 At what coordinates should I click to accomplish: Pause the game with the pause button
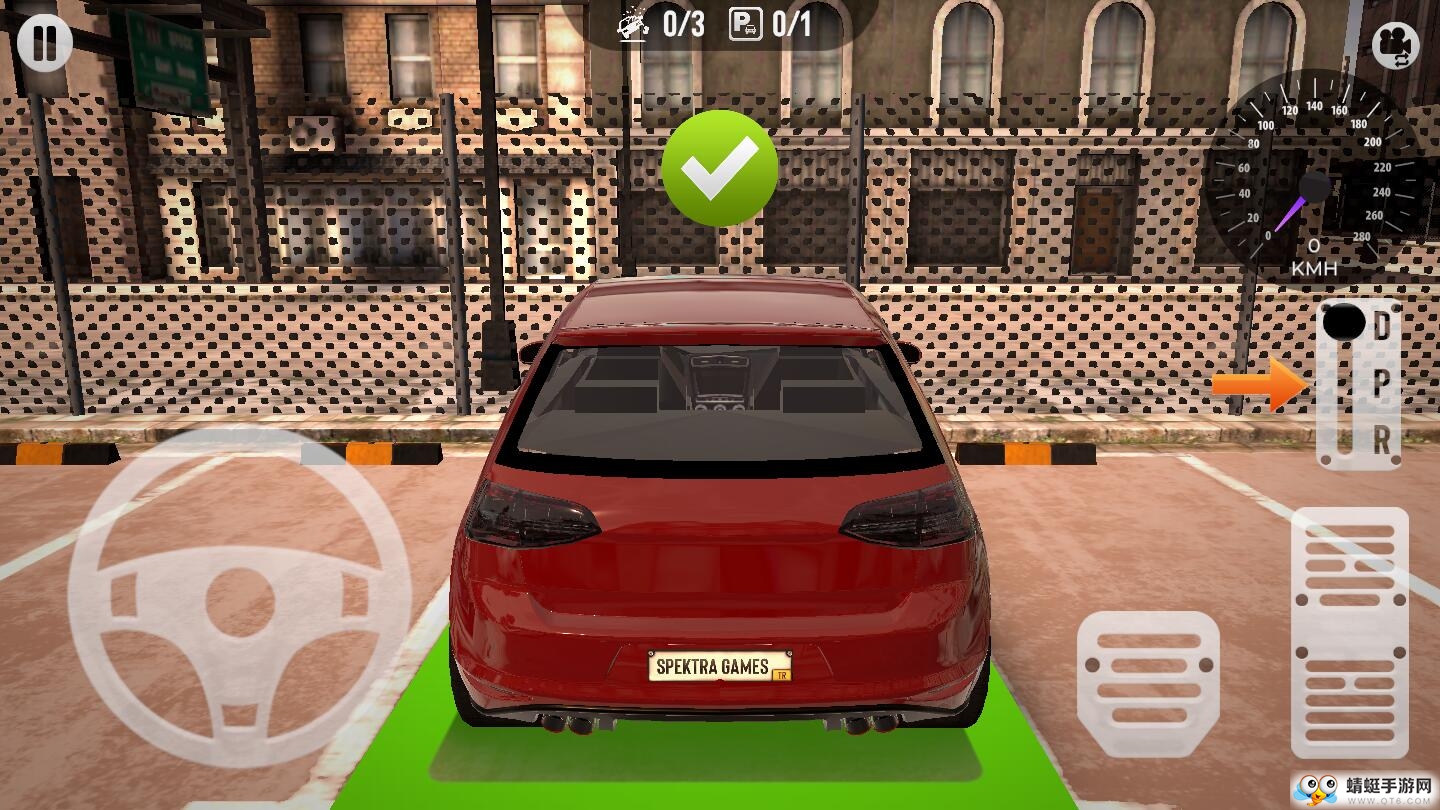44,43
